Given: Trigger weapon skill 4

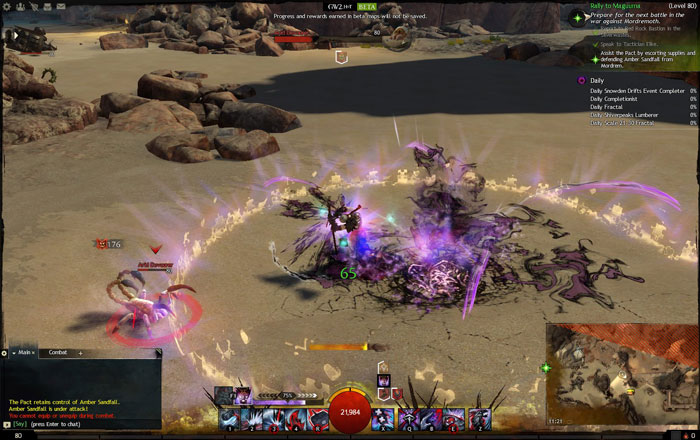Looking at the screenshot, I should (297, 420).
